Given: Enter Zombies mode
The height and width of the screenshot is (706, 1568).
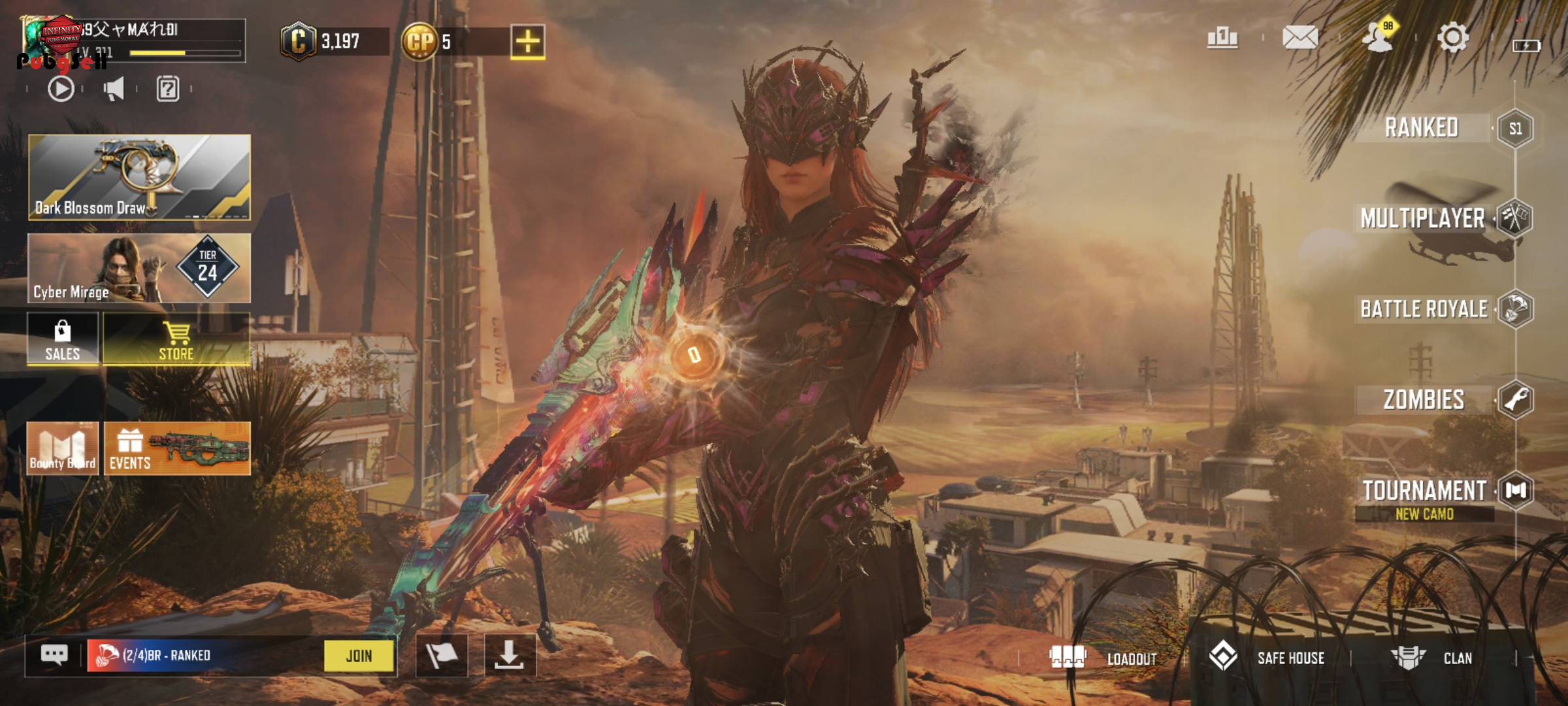Looking at the screenshot, I should coord(1424,399).
